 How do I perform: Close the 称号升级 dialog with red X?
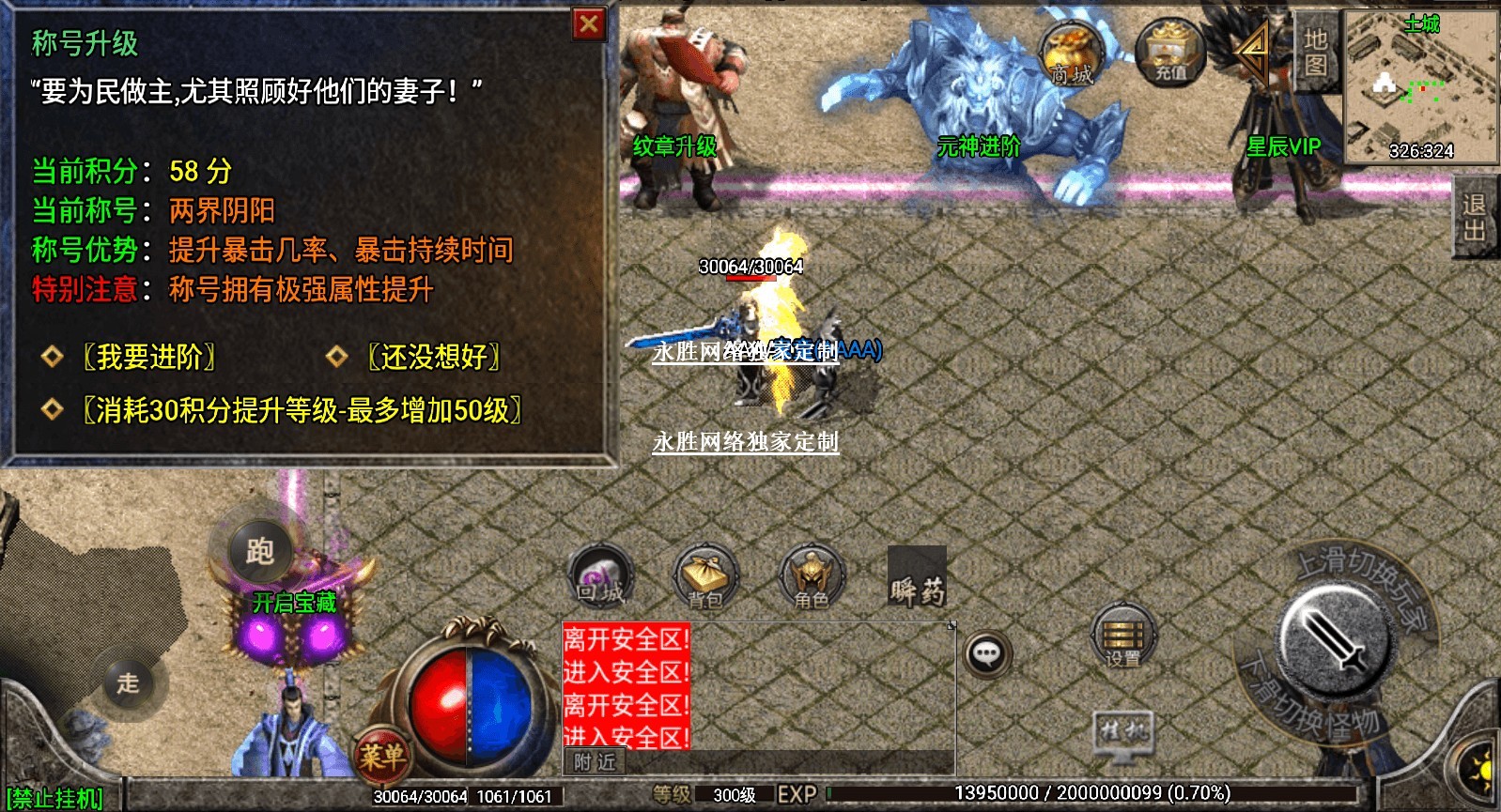click(589, 24)
